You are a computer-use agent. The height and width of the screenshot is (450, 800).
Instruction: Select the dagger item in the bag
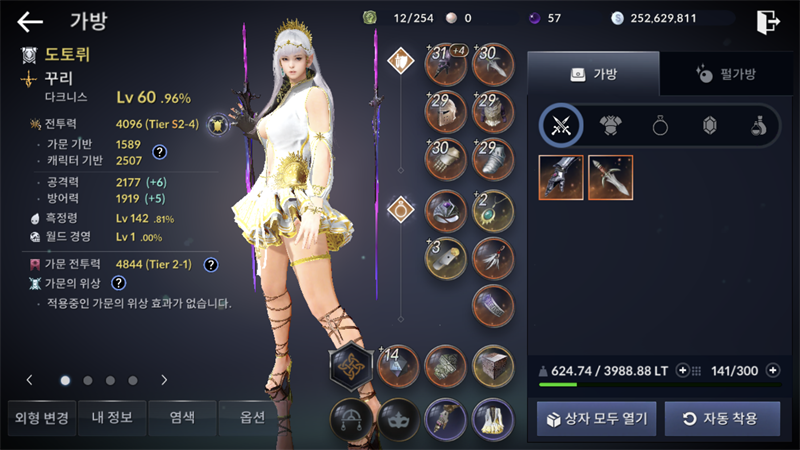610,177
